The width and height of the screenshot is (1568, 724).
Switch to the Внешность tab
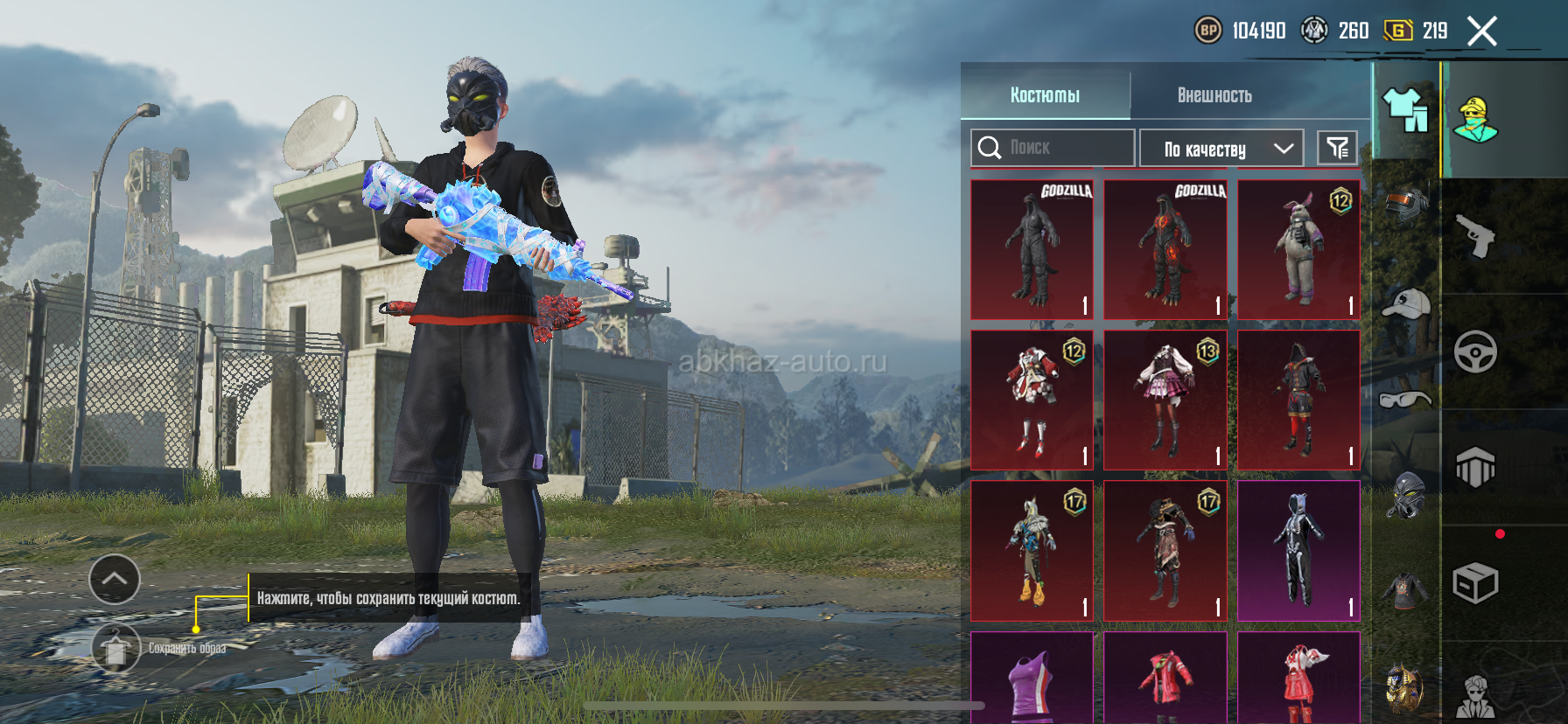(1214, 95)
